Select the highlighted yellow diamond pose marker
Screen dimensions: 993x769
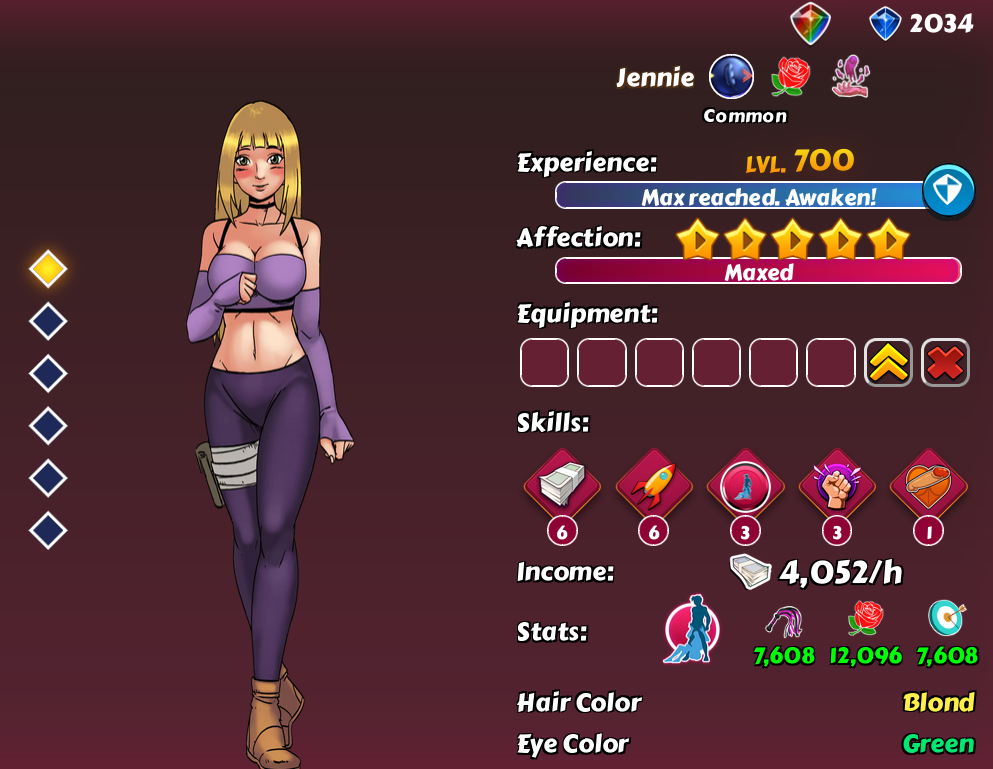[48, 268]
